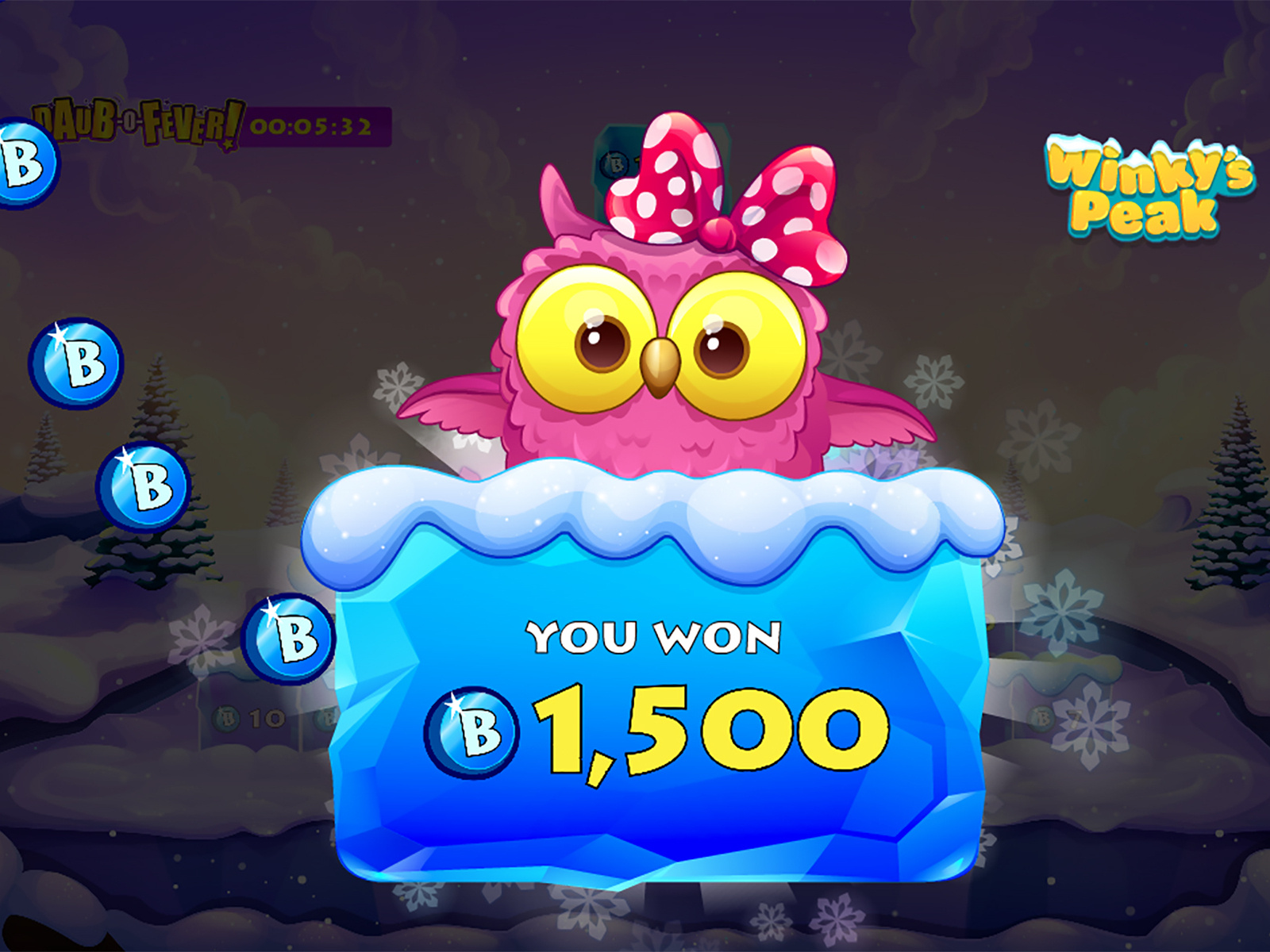Click the Daub-o-Fever countdown timer
The height and width of the screenshot is (952, 1270).
310,125
